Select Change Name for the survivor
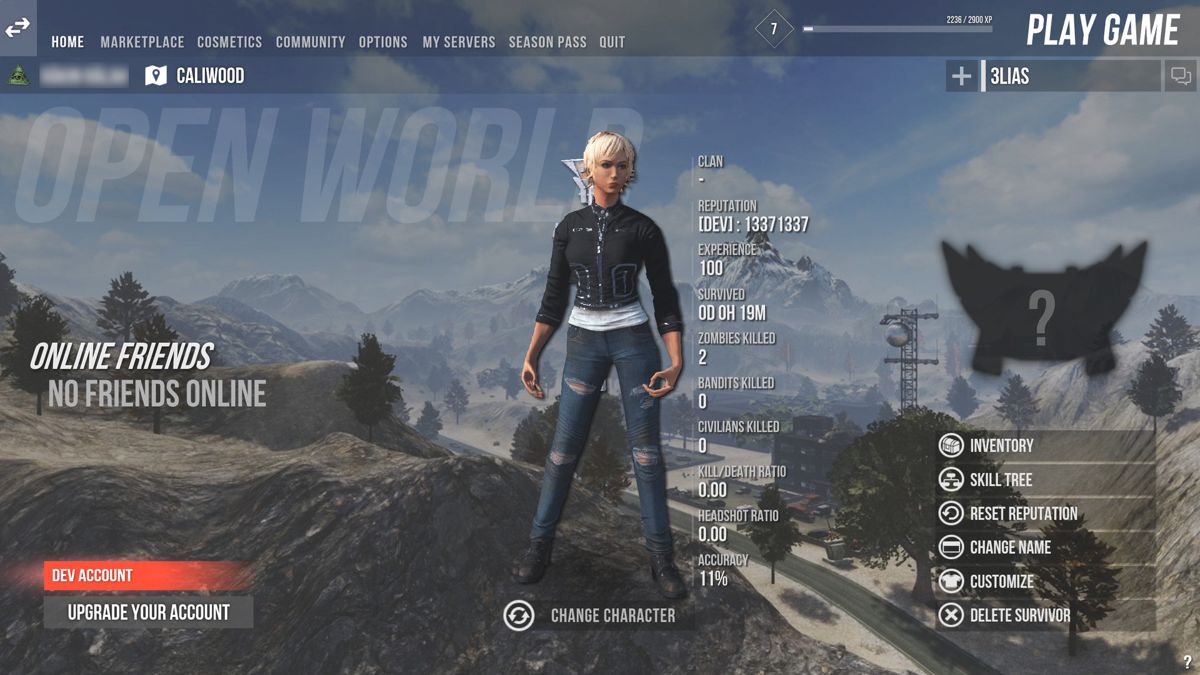Screen dimensions: 1200x675 tap(1009, 548)
